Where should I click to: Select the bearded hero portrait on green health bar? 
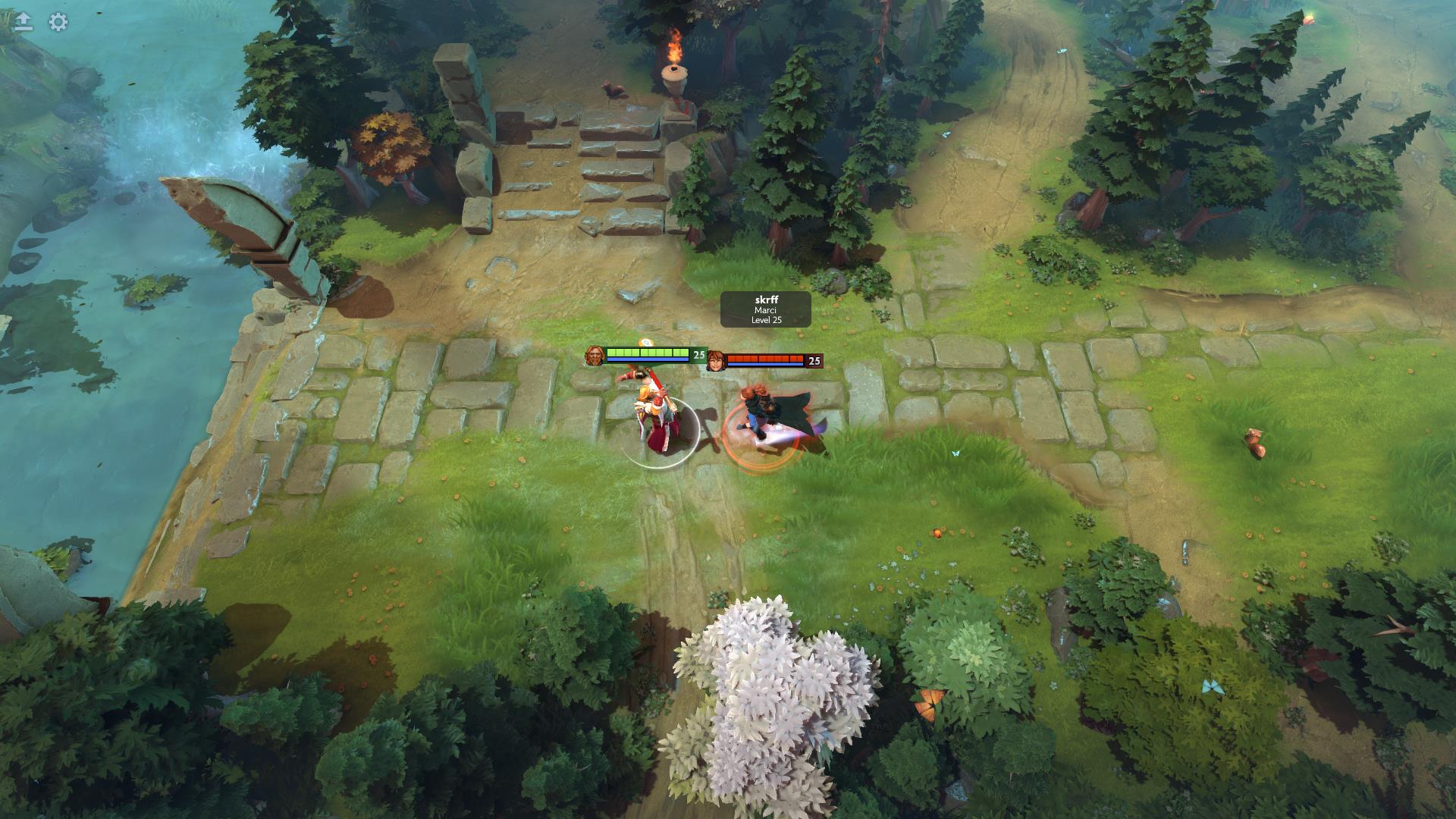point(595,355)
